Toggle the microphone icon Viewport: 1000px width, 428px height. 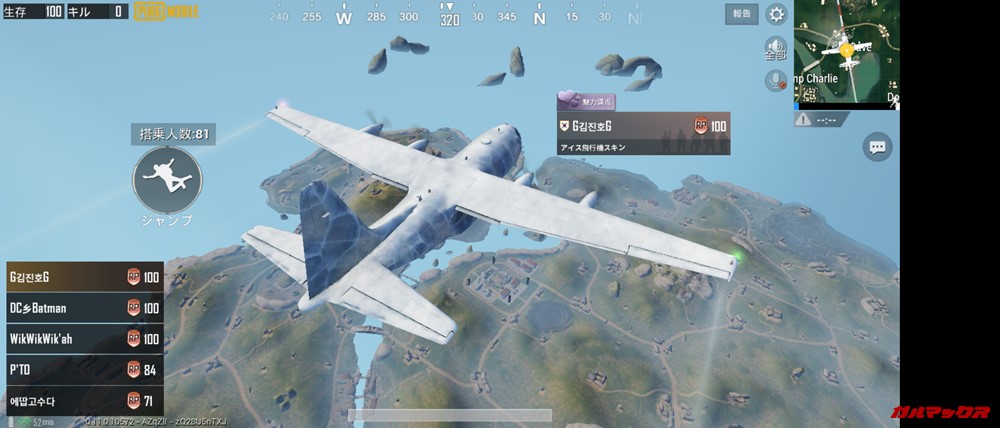pyautogui.click(x=774, y=81)
